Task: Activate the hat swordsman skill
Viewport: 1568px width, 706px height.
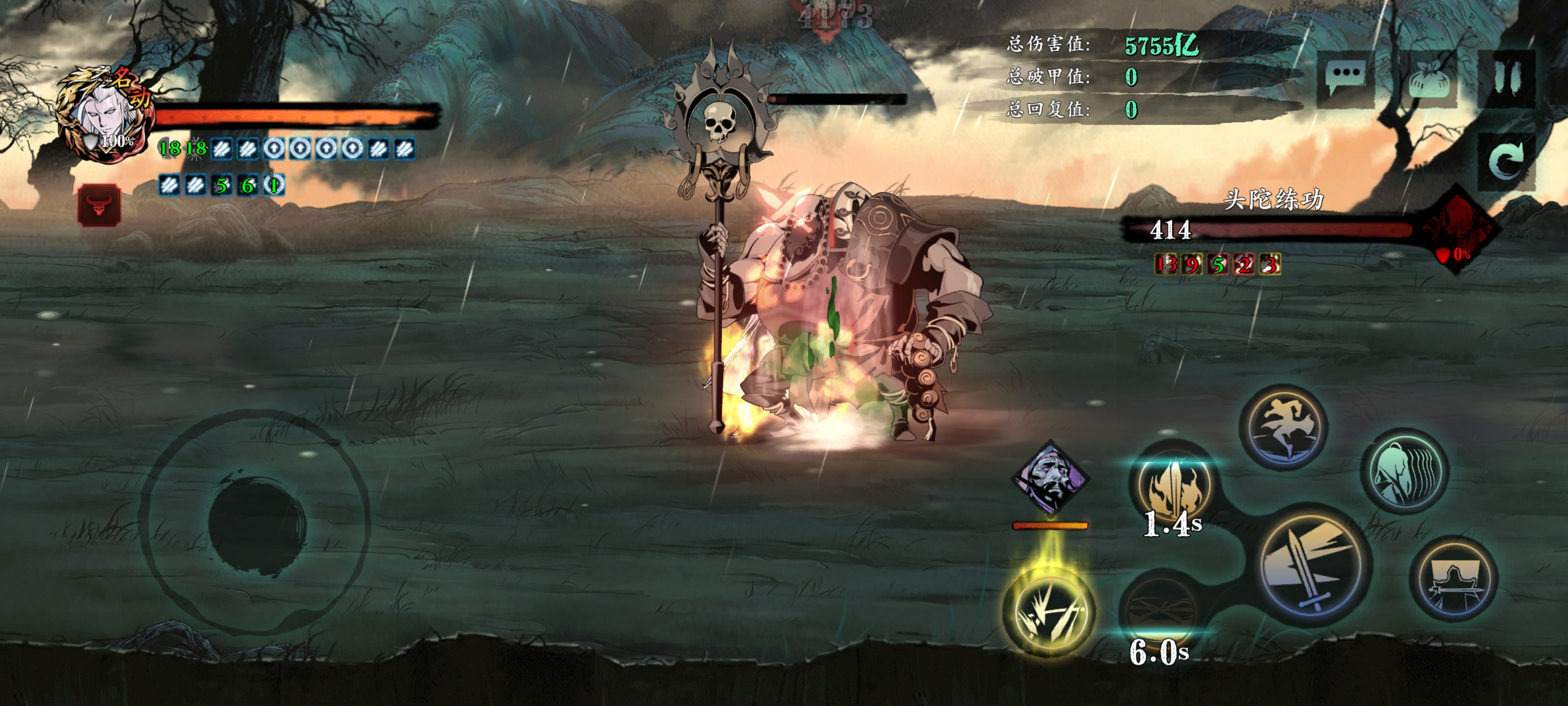Action: coord(1454,580)
